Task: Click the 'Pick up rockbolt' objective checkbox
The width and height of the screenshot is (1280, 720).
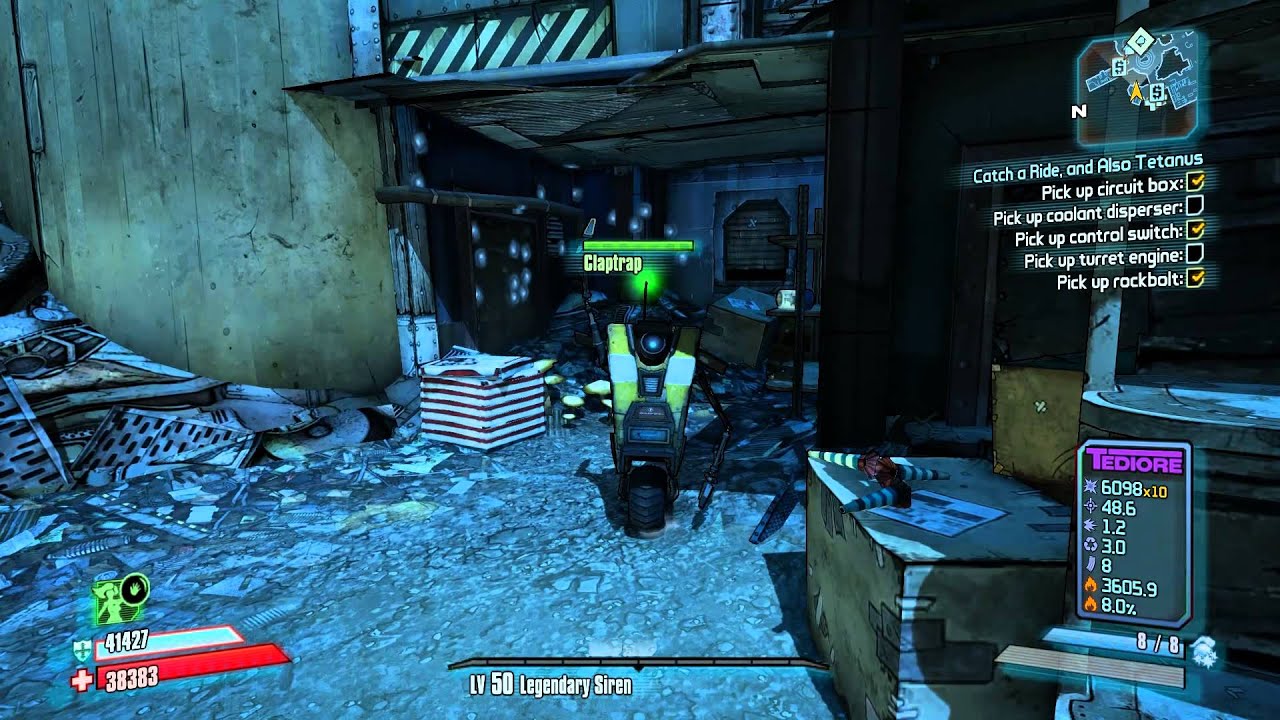Action: [1194, 279]
